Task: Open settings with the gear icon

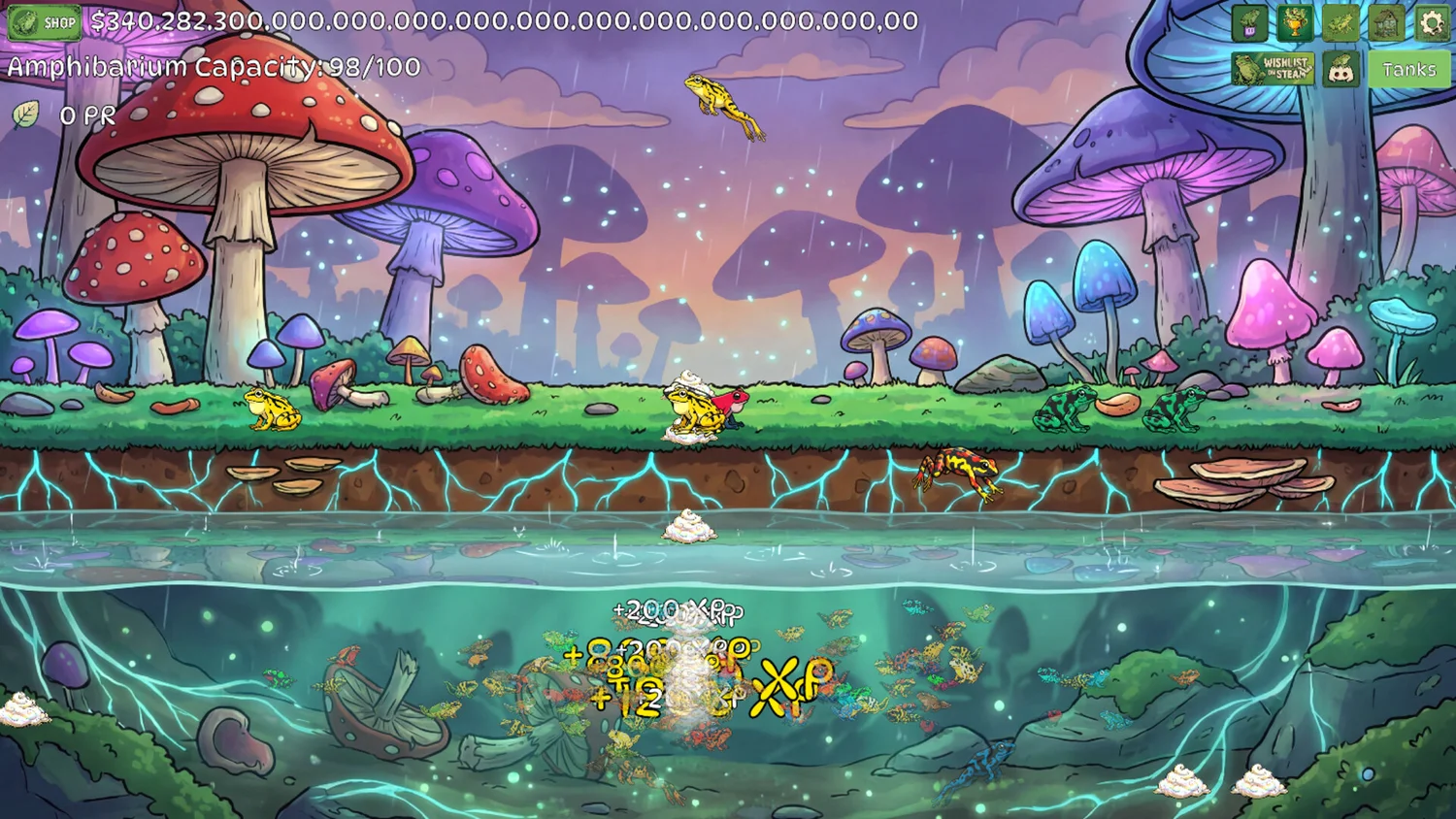Action: coord(1432,22)
